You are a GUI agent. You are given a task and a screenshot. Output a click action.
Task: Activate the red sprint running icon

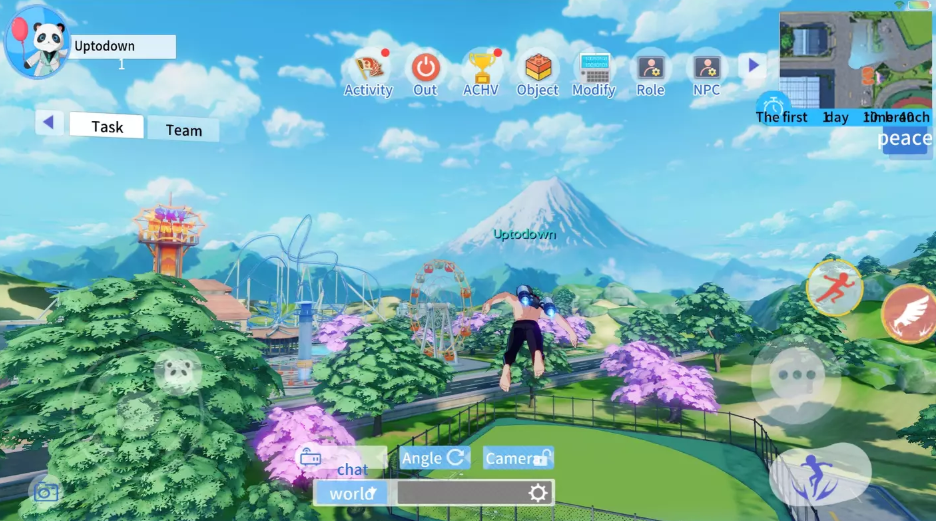(x=834, y=286)
